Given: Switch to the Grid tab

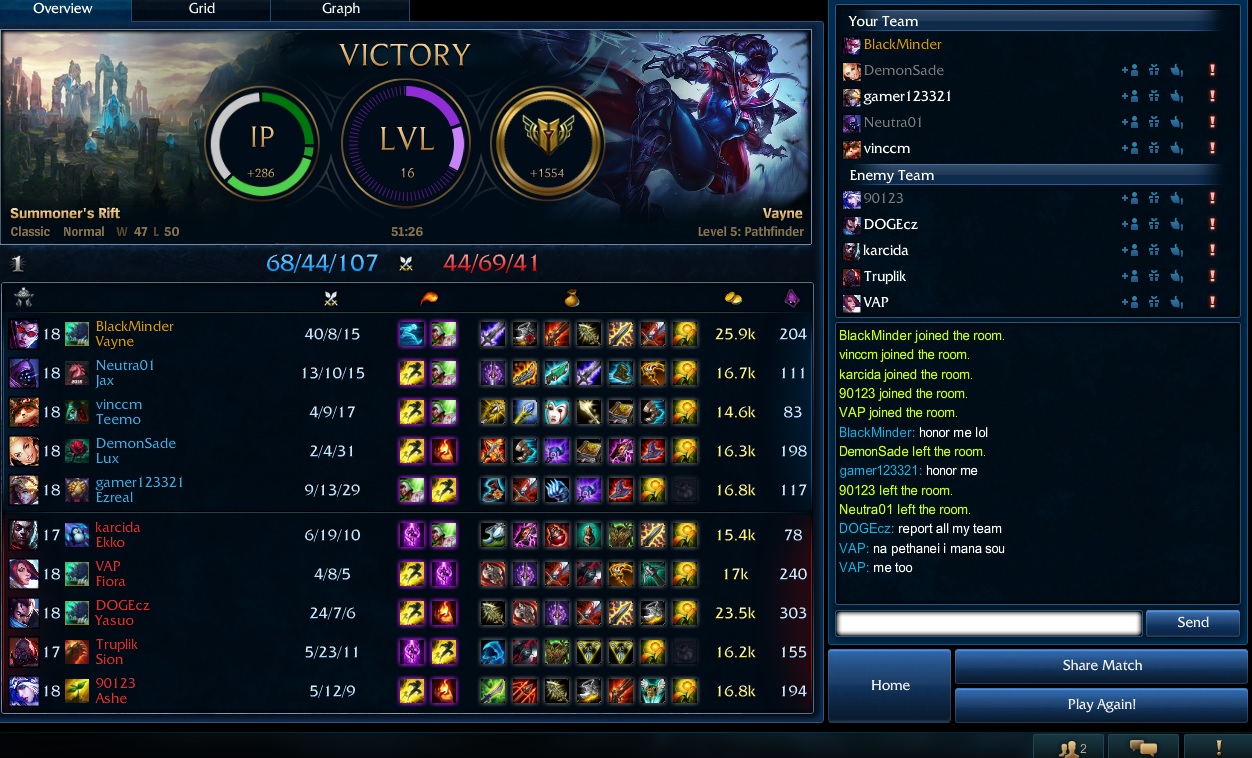Looking at the screenshot, I should pyautogui.click(x=200, y=9).
